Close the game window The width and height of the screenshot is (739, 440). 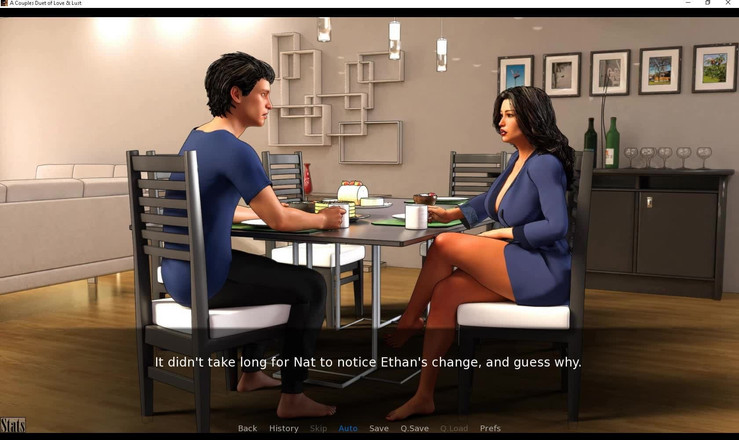pos(728,3)
